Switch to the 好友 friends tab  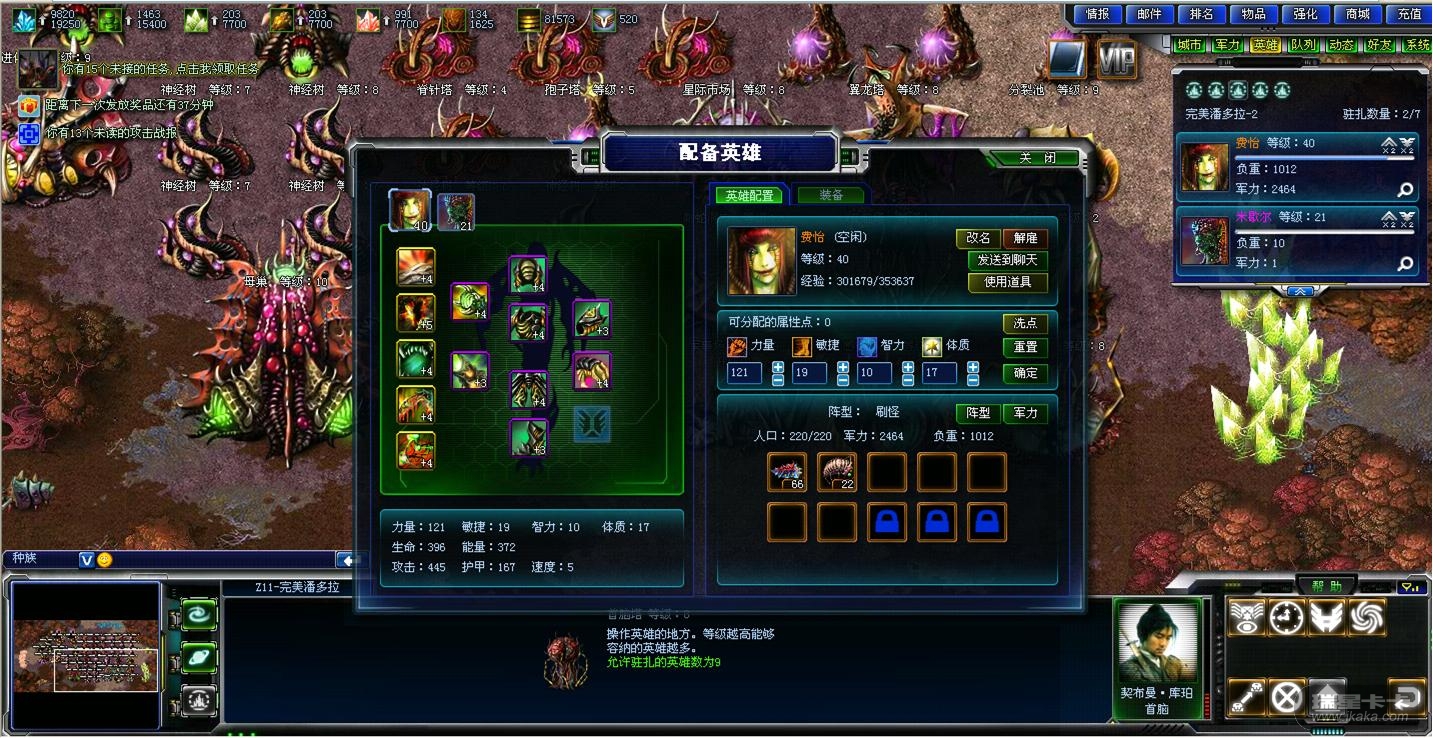1380,45
